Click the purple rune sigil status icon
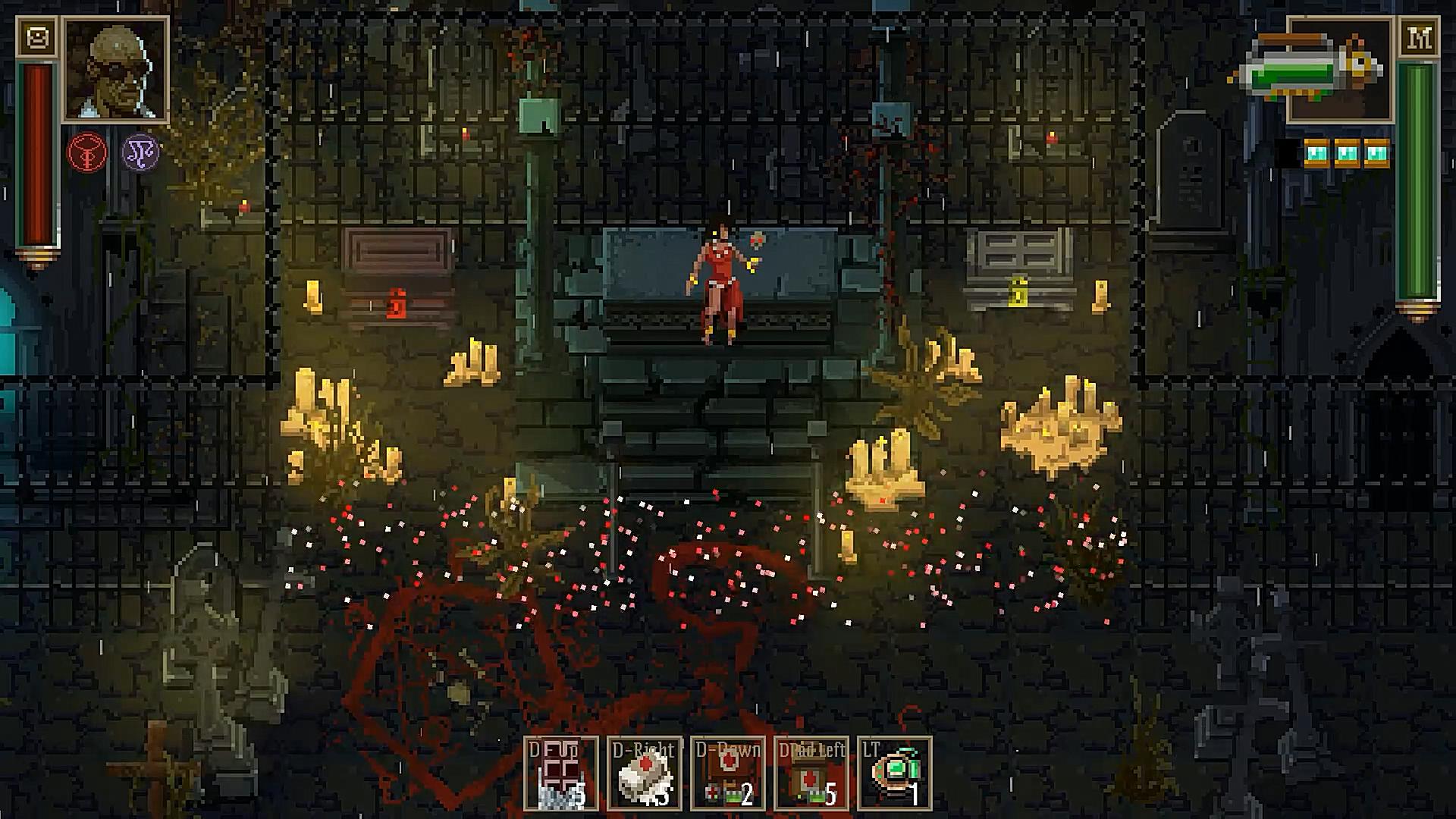Image resolution: width=1456 pixels, height=819 pixels. click(140, 152)
